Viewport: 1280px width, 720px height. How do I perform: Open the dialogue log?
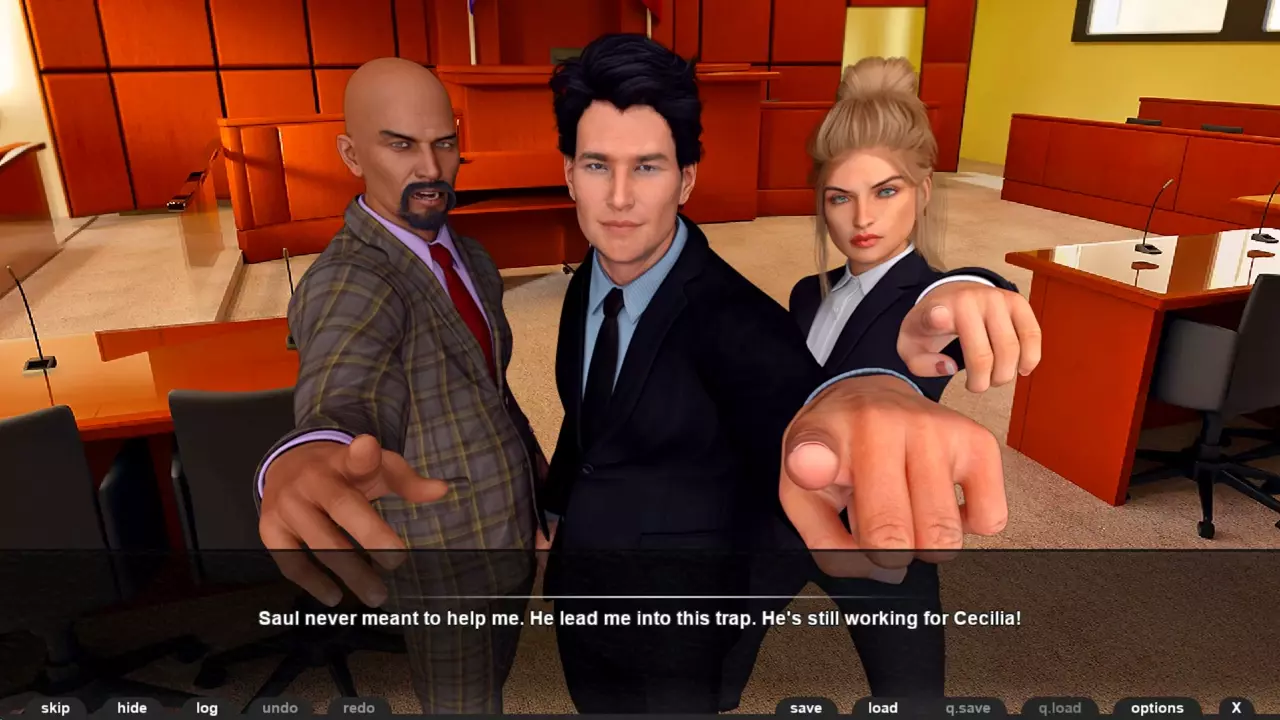[207, 708]
